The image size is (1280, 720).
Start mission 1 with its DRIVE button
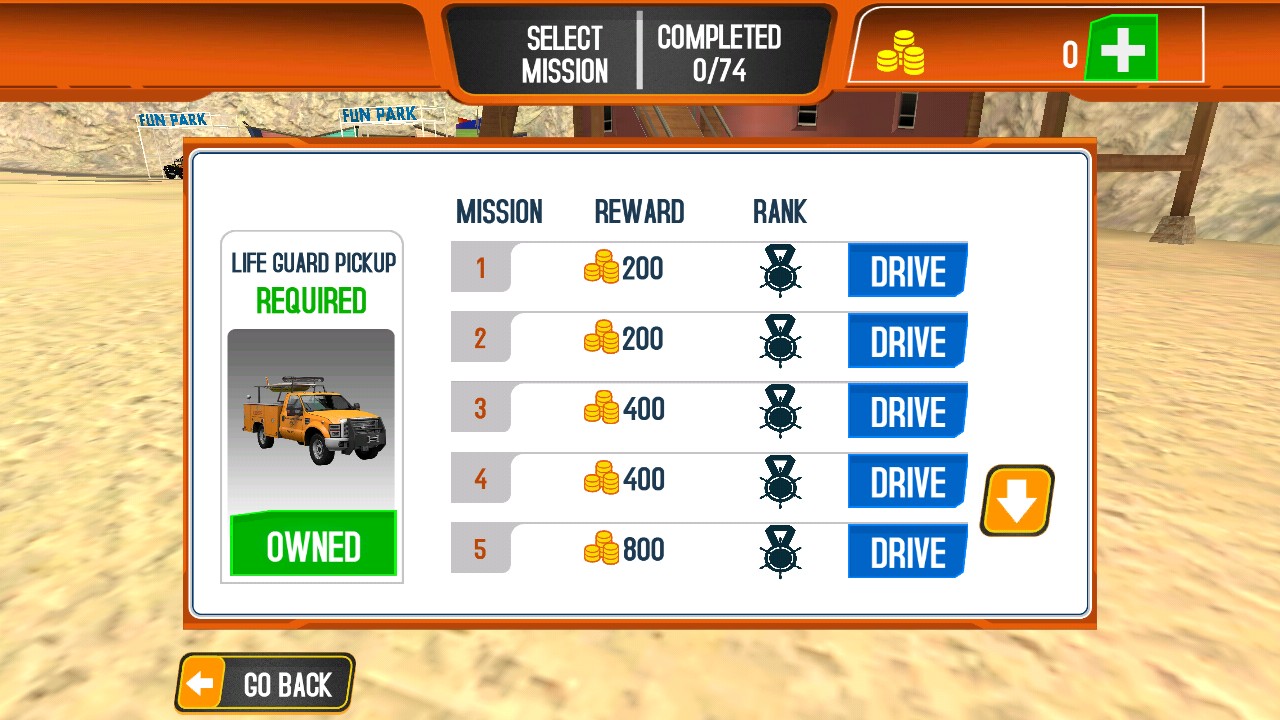[x=907, y=270]
